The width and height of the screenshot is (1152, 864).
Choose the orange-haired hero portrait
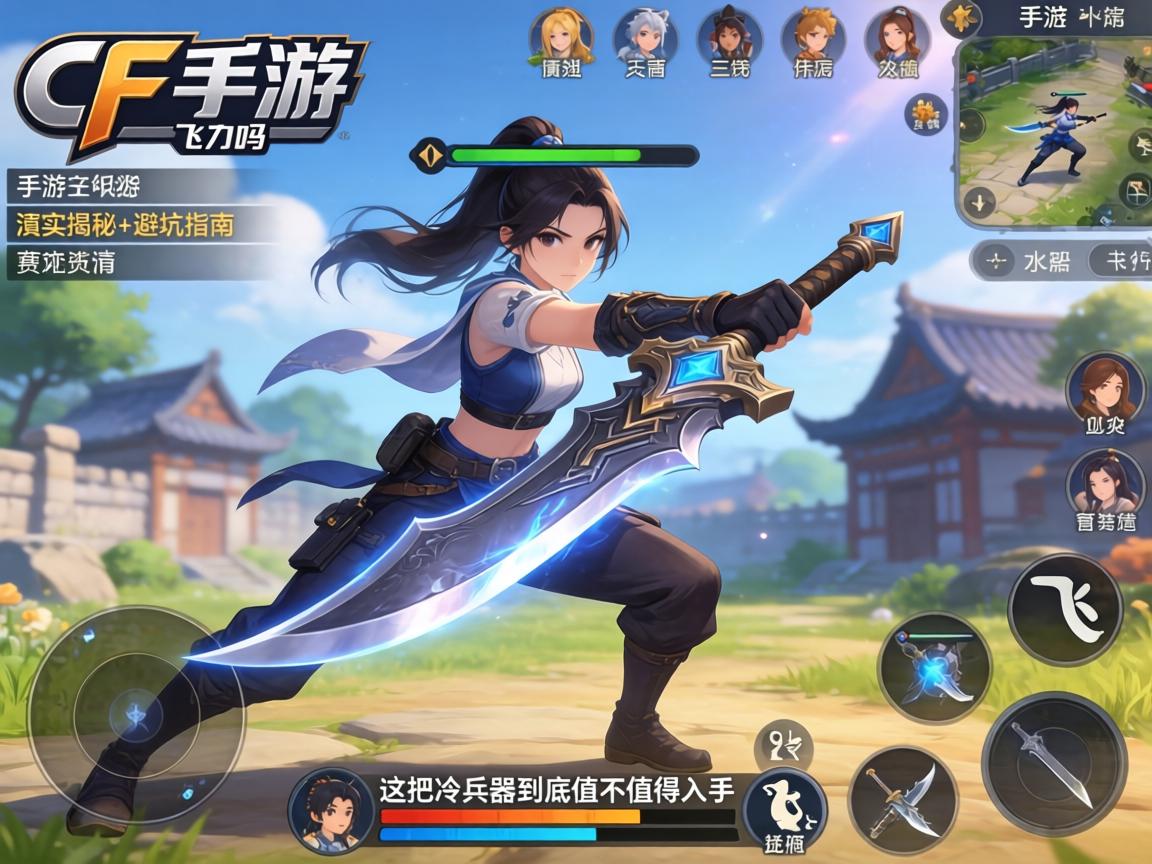click(x=812, y=34)
